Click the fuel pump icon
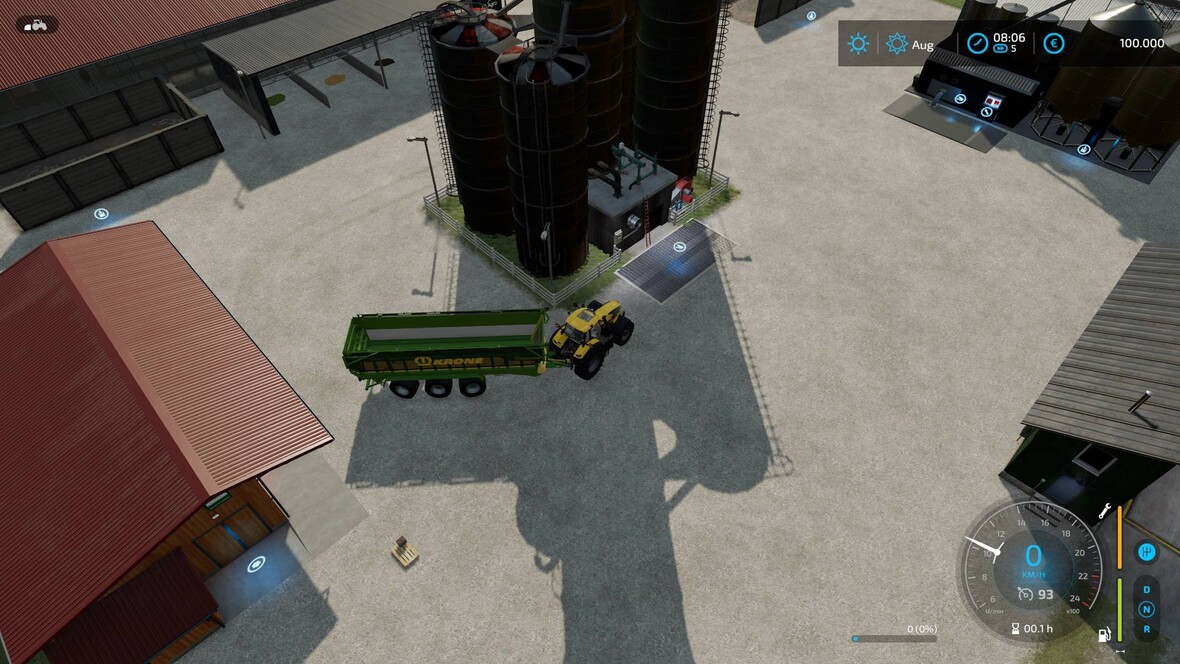 coord(1105,634)
